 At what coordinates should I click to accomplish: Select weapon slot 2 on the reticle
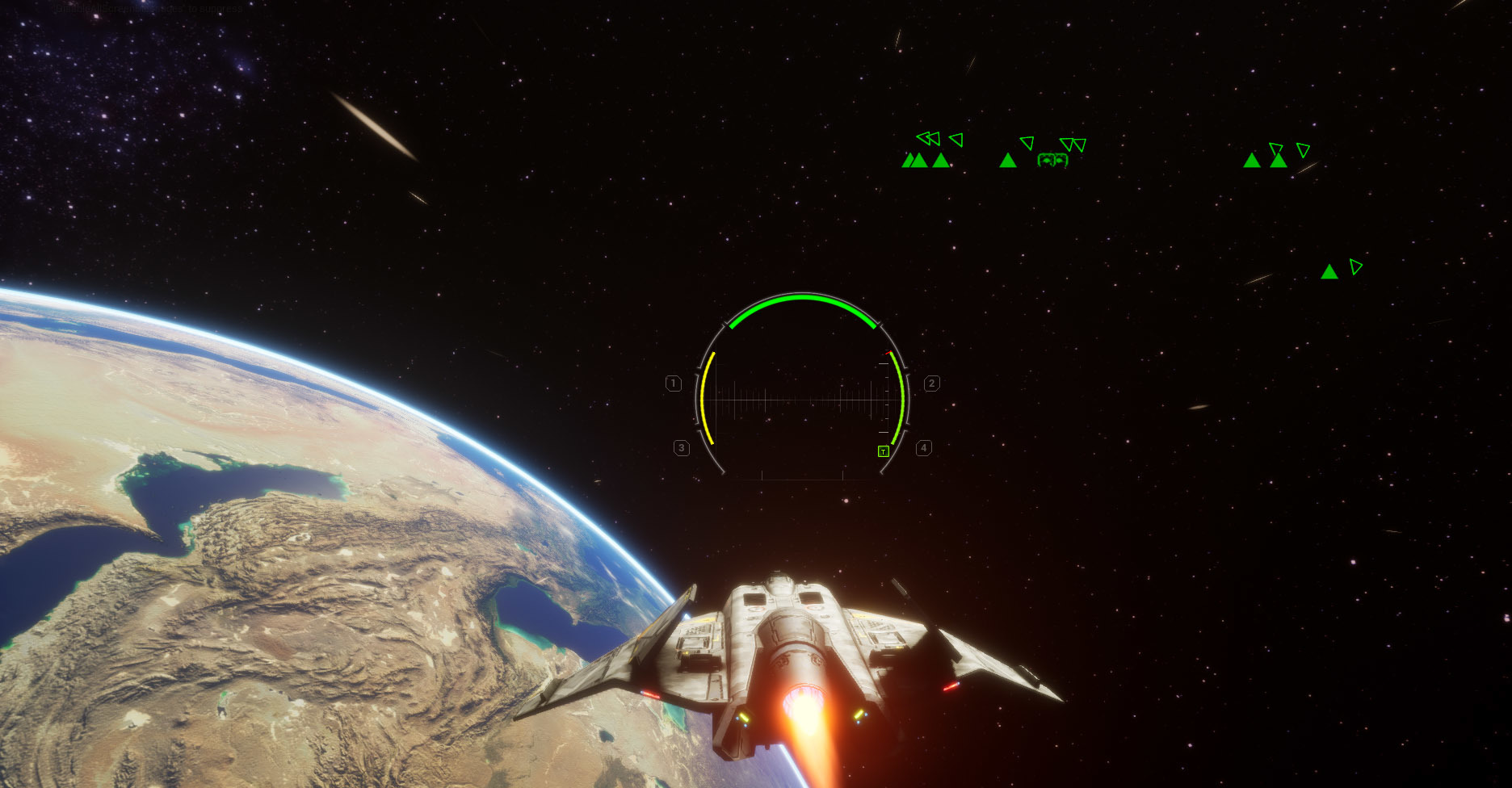(931, 384)
